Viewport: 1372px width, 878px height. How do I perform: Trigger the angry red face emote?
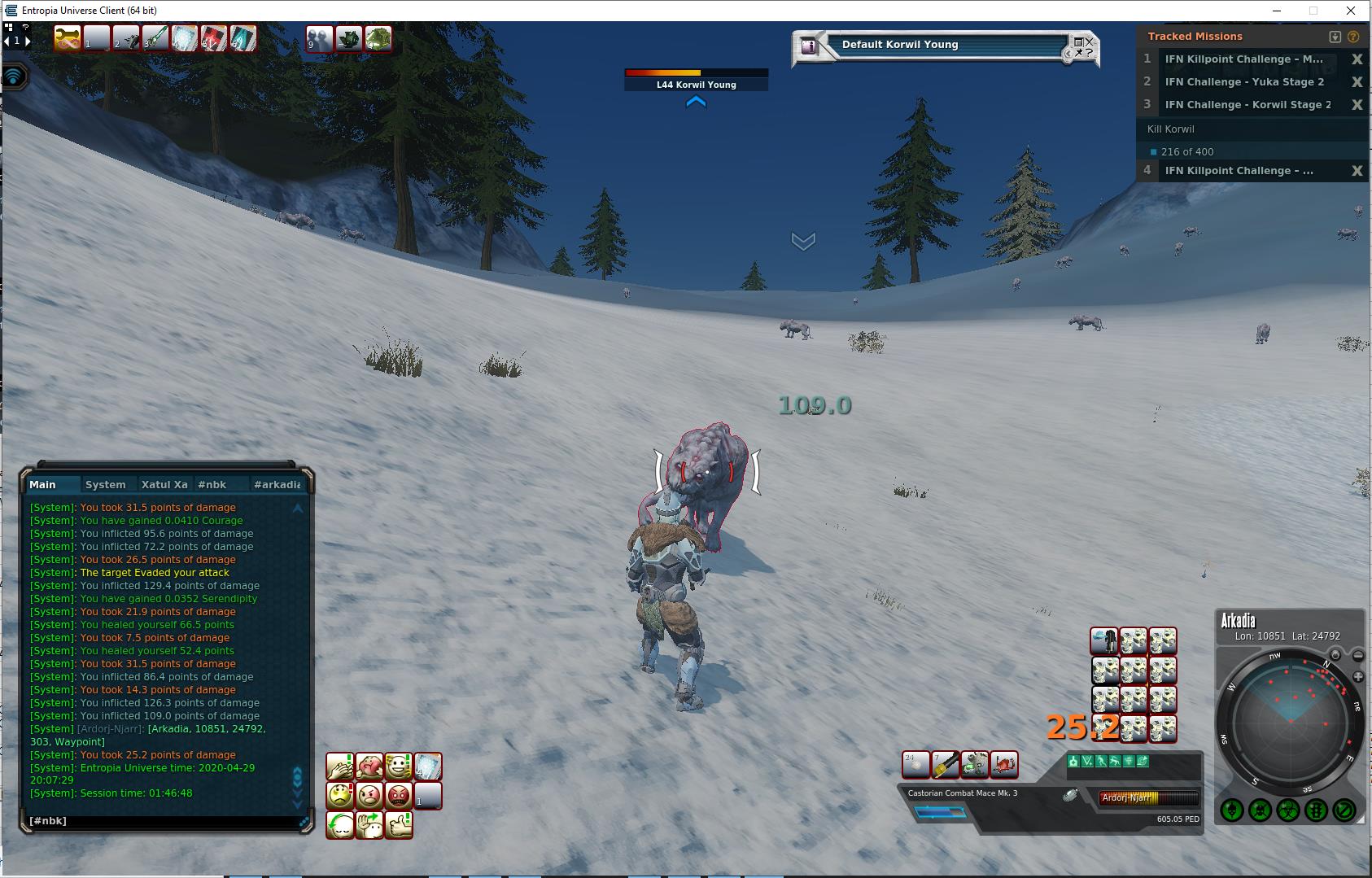pyautogui.click(x=399, y=795)
